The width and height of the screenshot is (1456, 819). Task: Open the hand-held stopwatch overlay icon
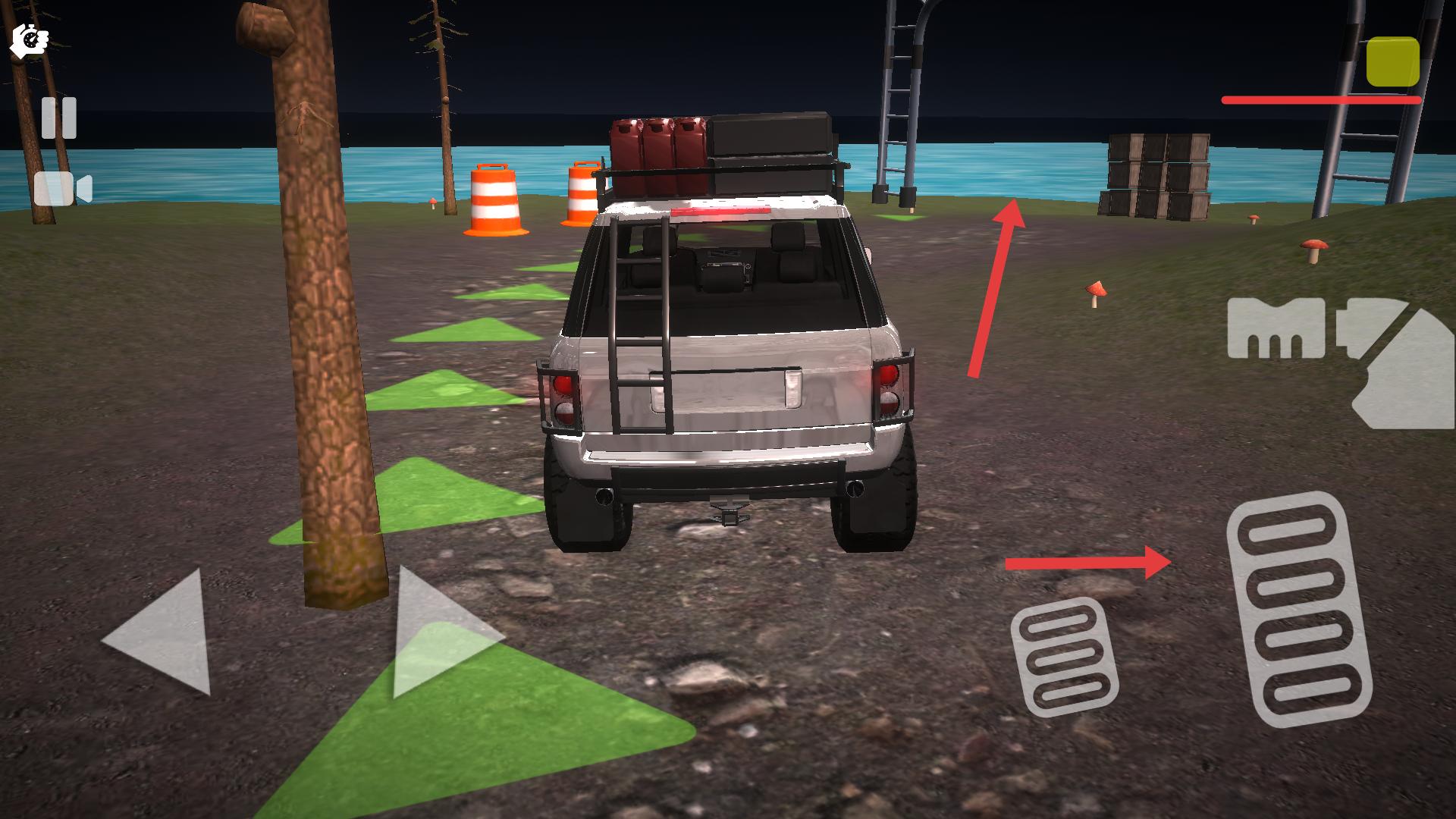click(29, 39)
